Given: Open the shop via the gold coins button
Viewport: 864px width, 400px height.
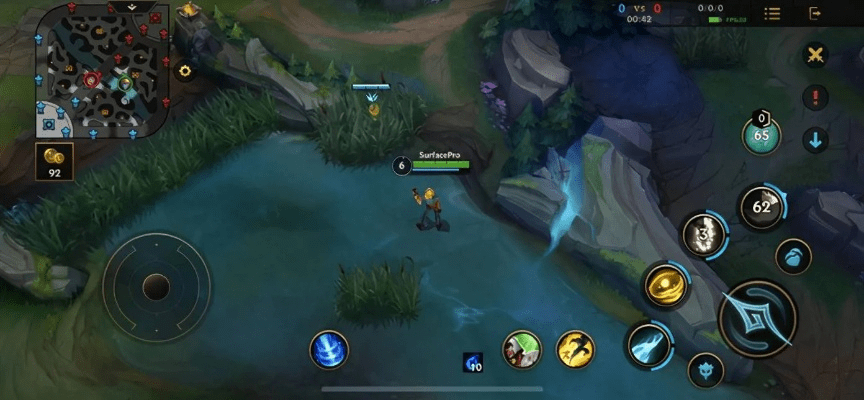Looking at the screenshot, I should pos(53,161).
